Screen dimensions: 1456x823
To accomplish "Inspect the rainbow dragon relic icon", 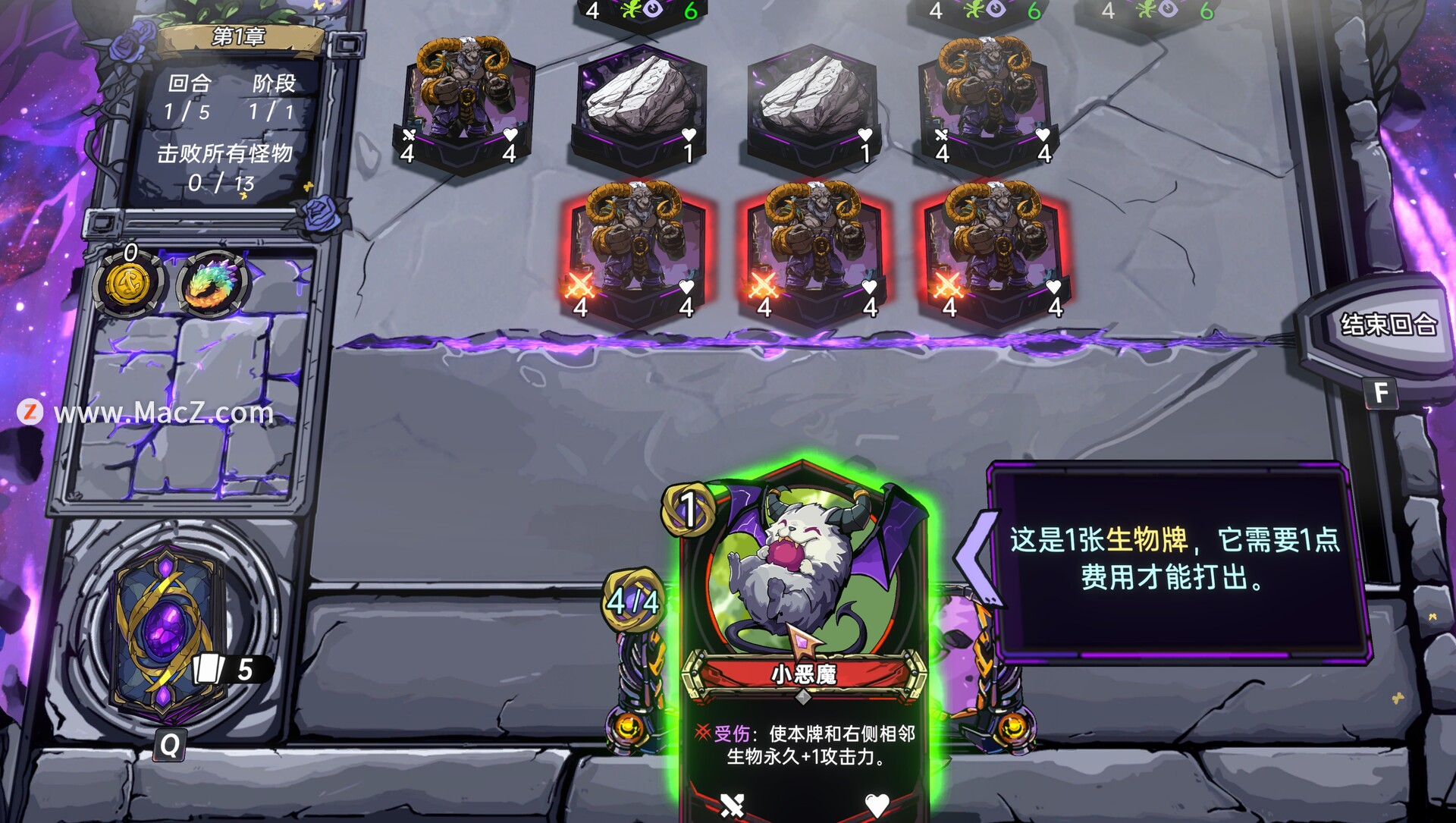I will (213, 283).
